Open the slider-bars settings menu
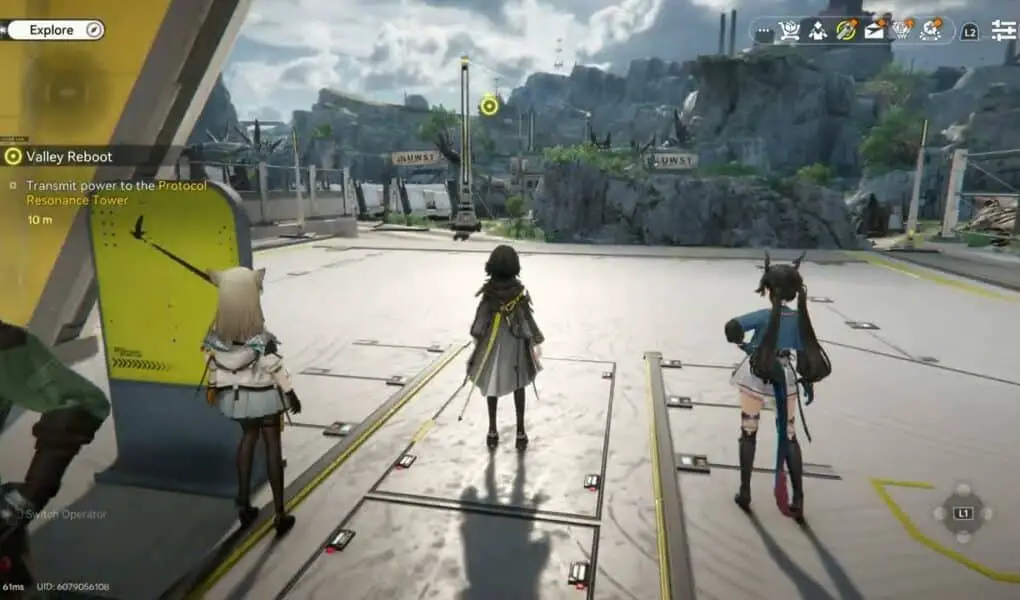The width and height of the screenshot is (1020, 600). (x=1003, y=31)
